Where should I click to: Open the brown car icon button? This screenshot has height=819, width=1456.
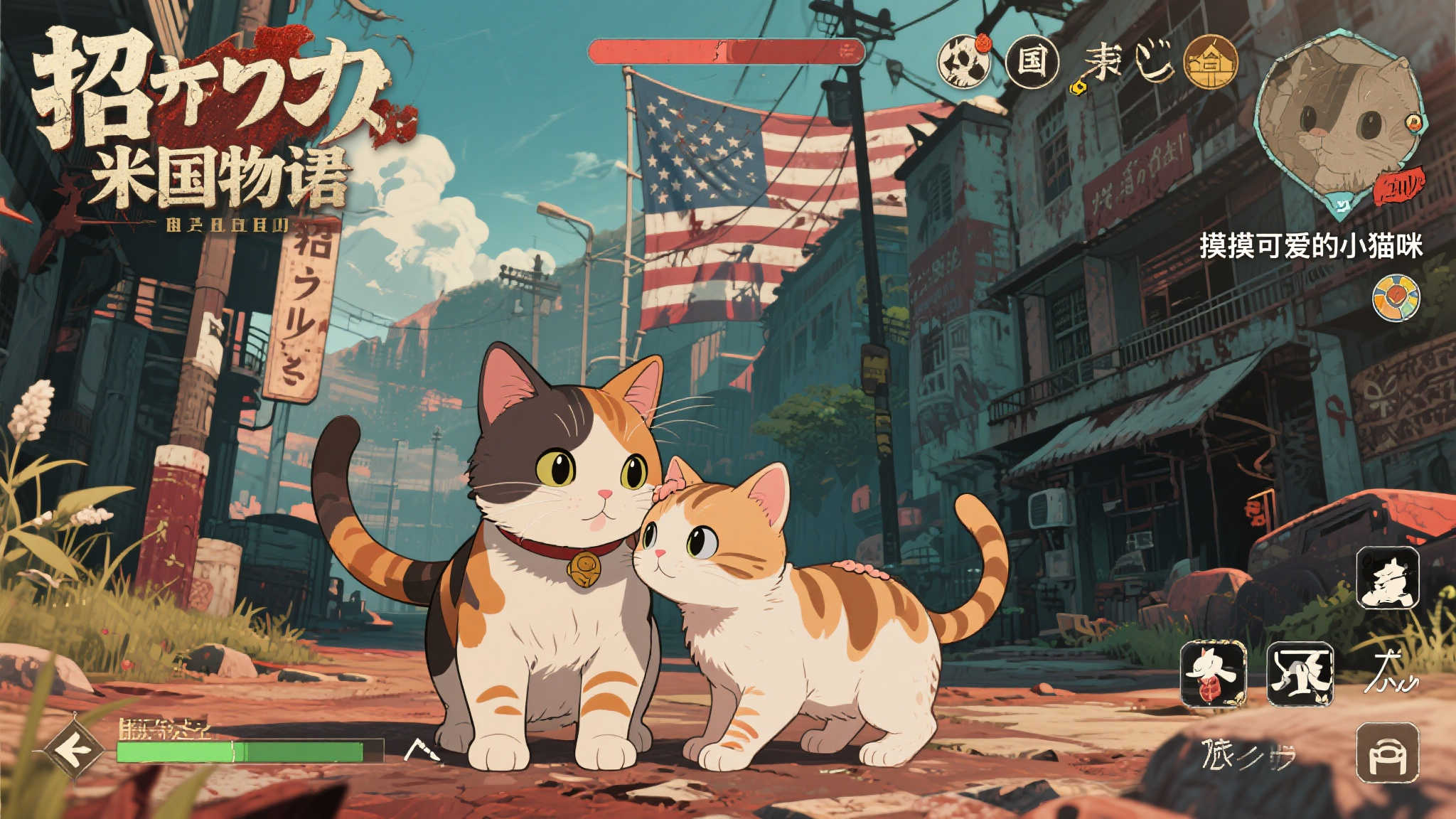[1387, 752]
